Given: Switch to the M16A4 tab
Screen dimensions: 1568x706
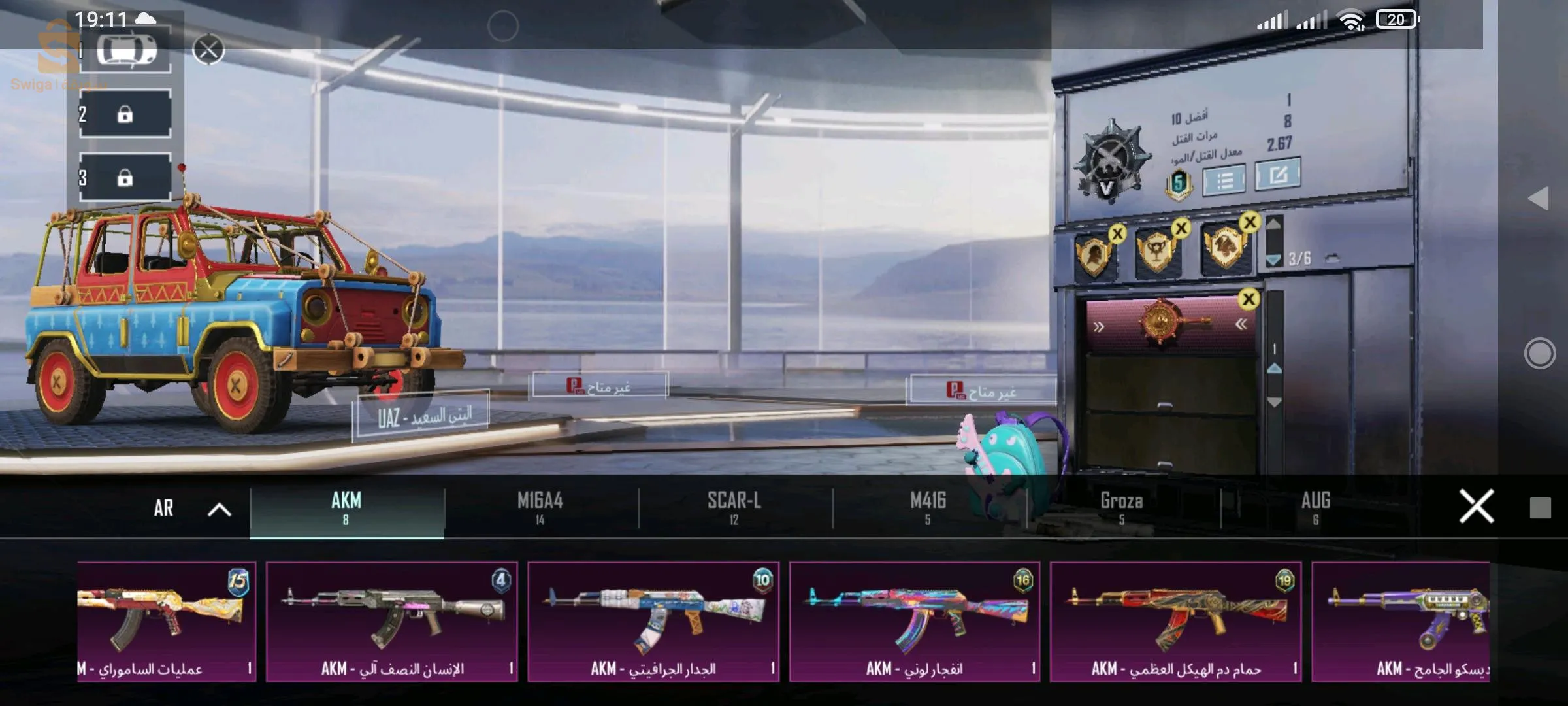Looking at the screenshot, I should pos(540,508).
